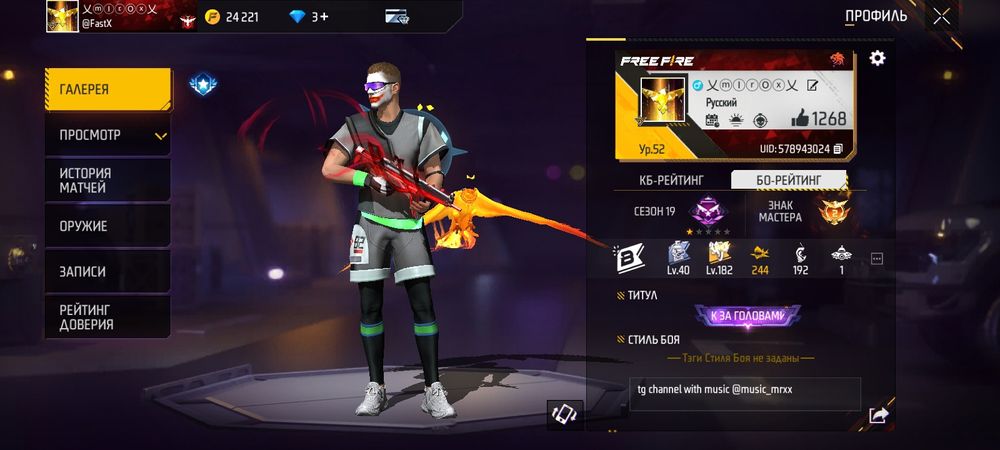
Task: Switch to the БО-рейтинг tab
Action: point(788,180)
